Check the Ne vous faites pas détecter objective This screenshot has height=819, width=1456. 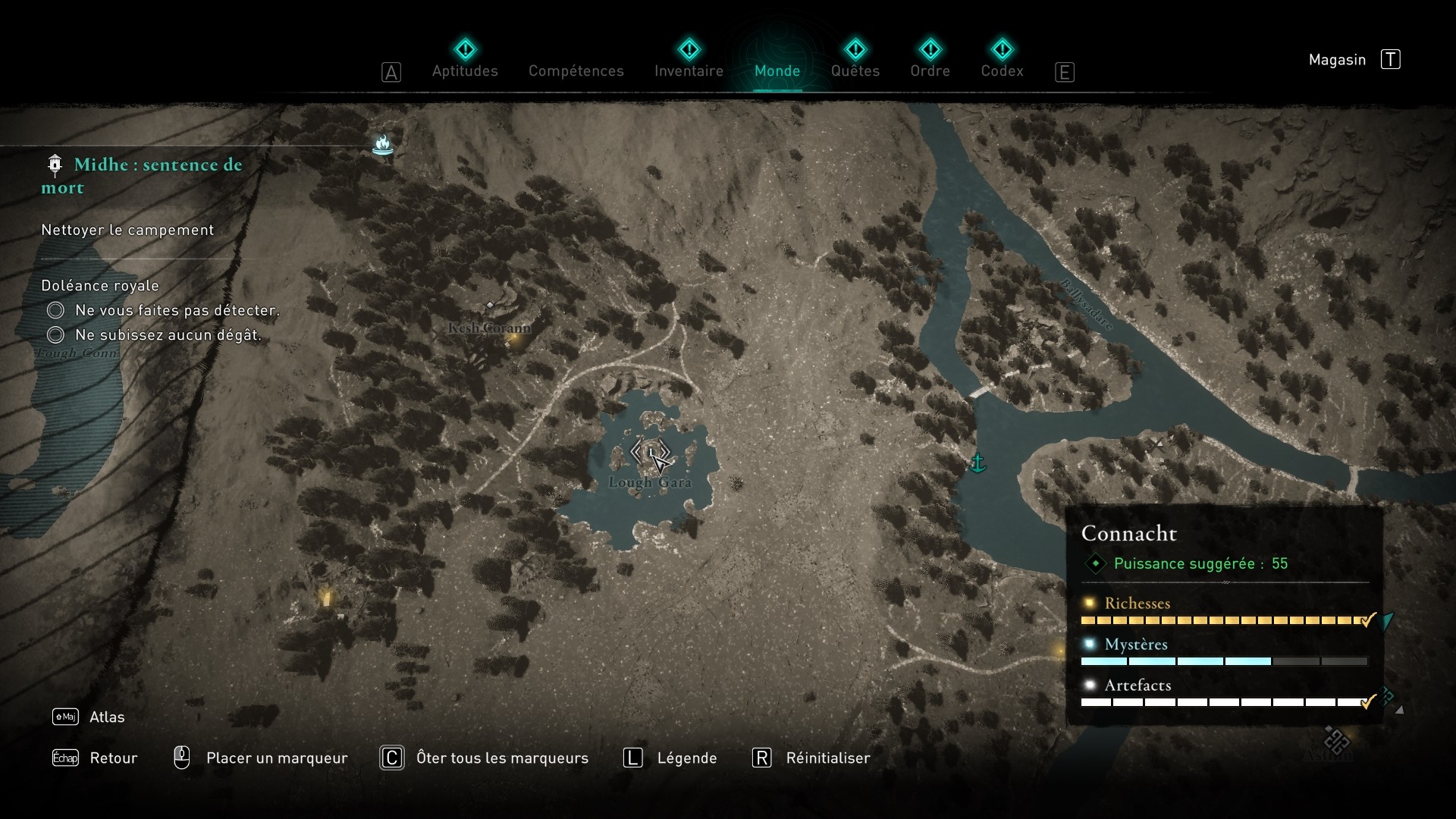pos(55,310)
